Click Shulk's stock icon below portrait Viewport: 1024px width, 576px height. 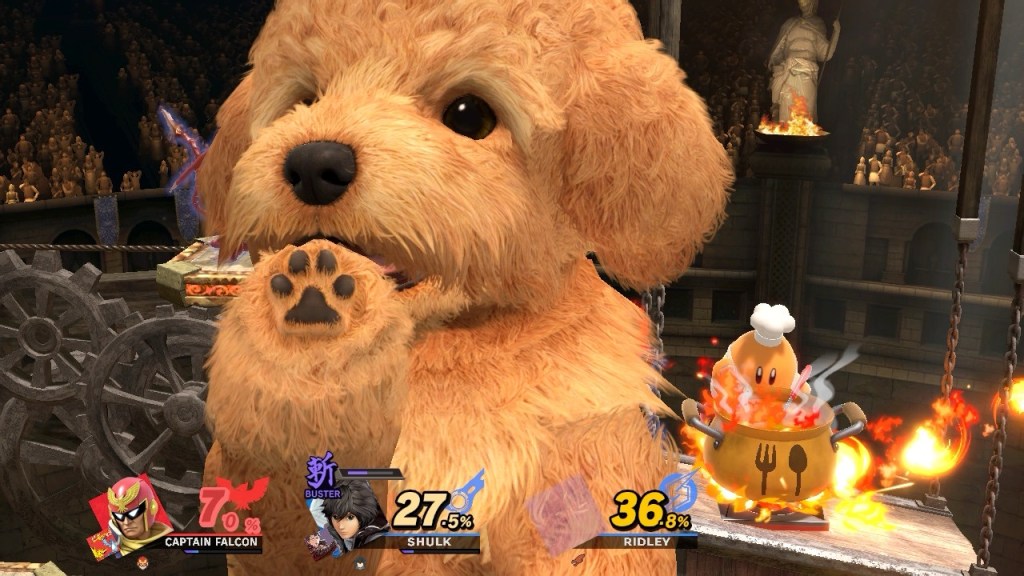361,563
